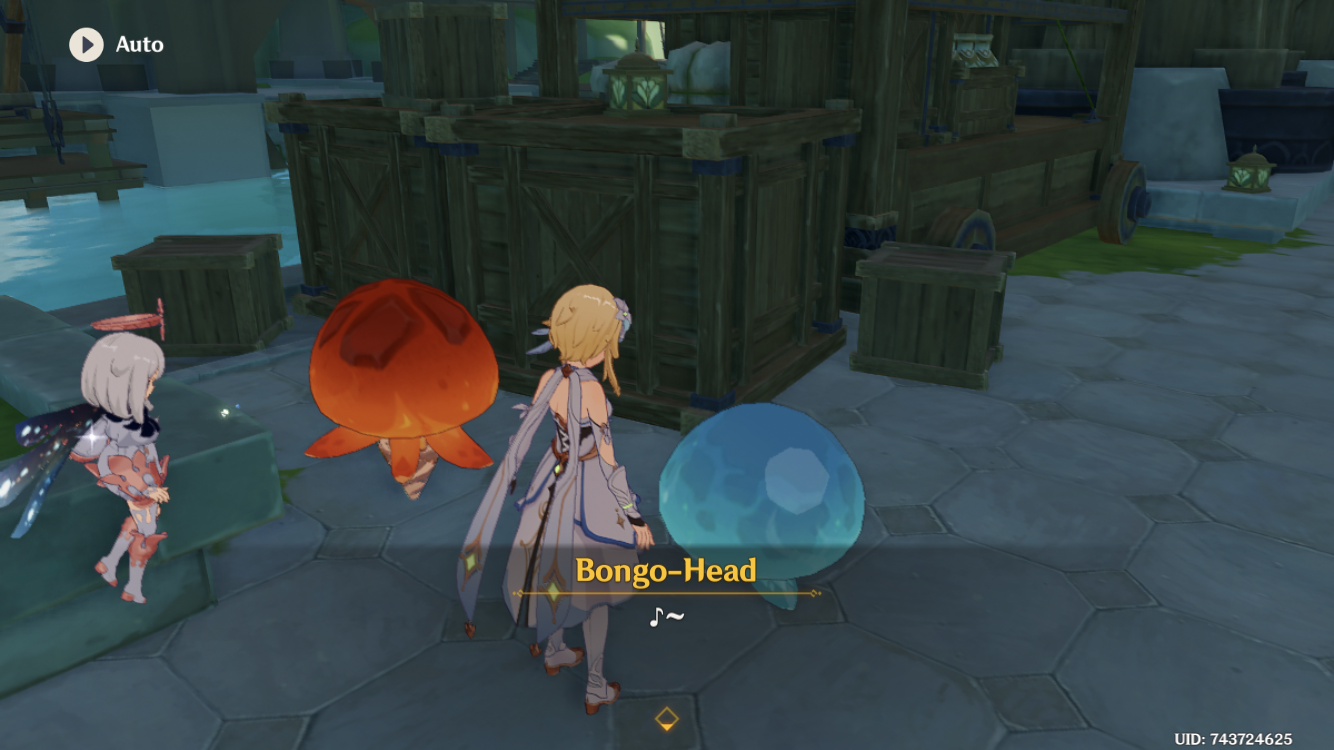Click the diamond continue indicator at screen bottom
1334x750 pixels.
pyautogui.click(x=666, y=716)
